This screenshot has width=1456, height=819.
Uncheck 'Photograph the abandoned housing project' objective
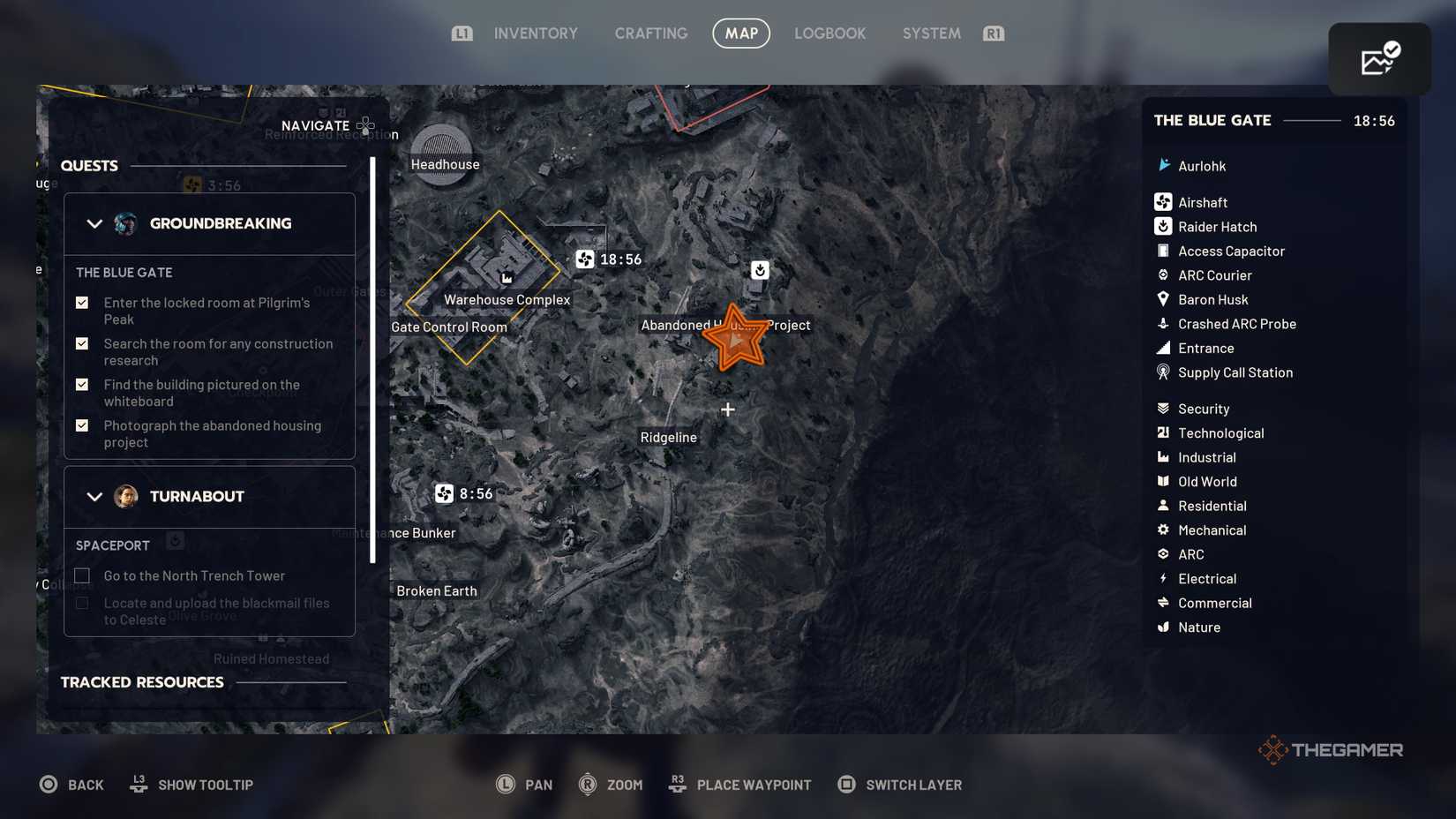pos(81,425)
